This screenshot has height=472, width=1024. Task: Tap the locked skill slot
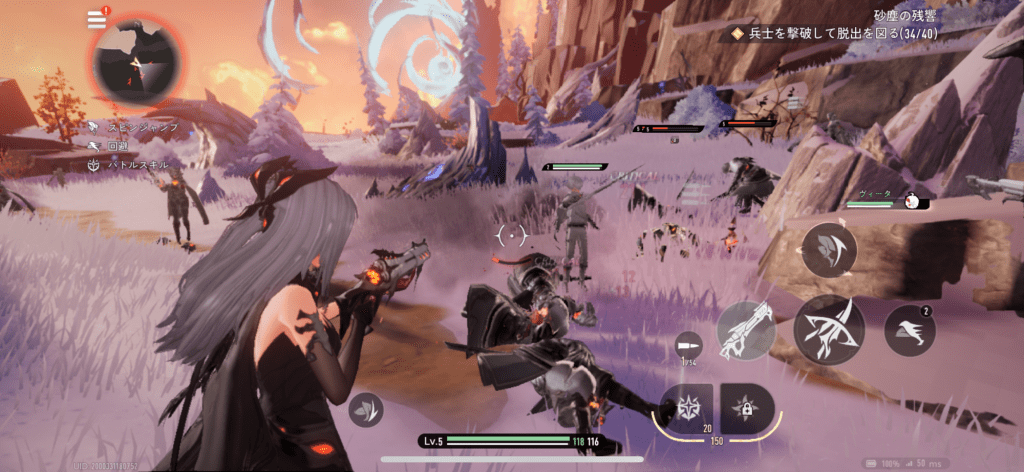tap(746, 408)
